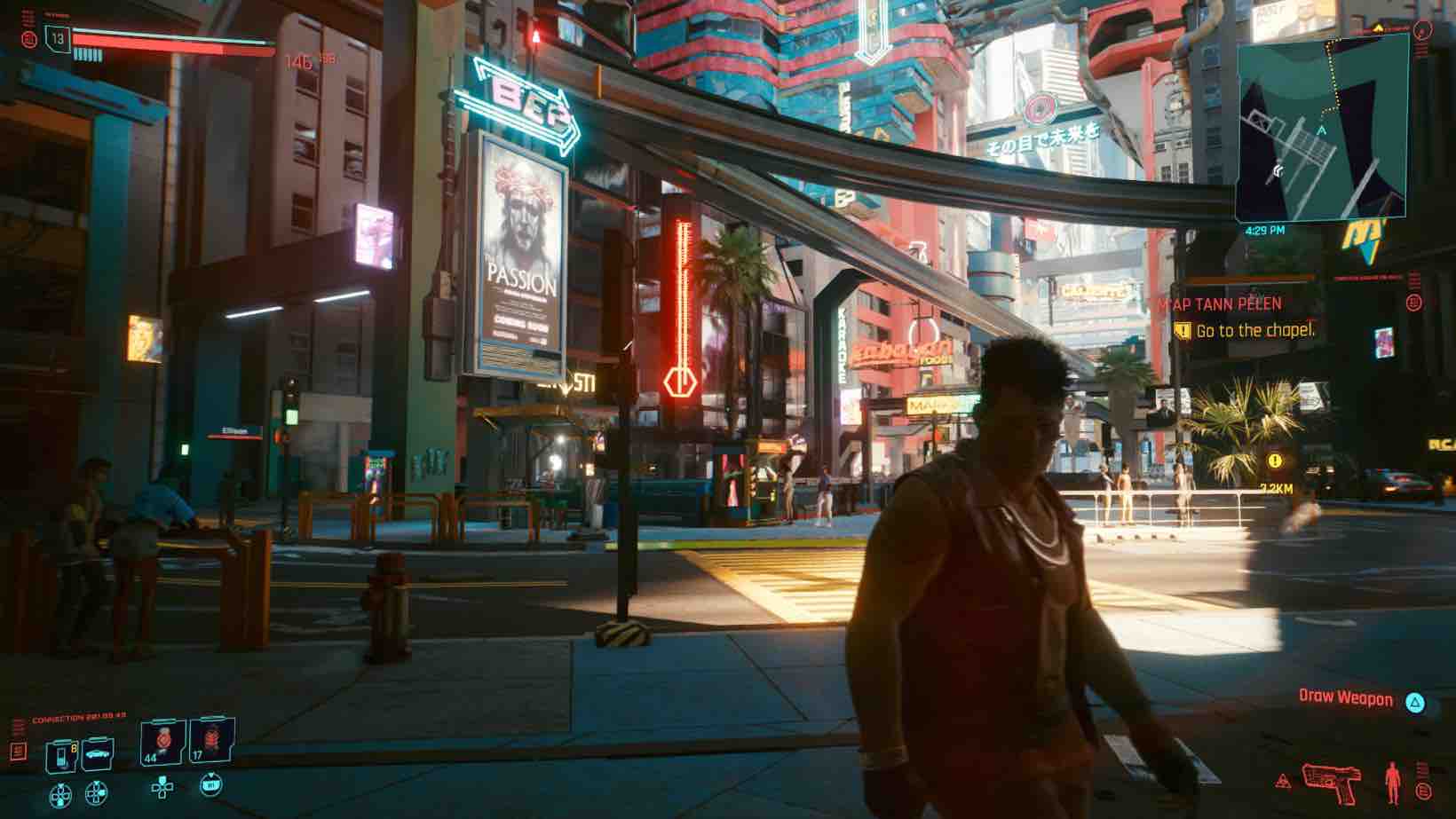Click the level 13 badge
1456x819 pixels.
point(58,39)
